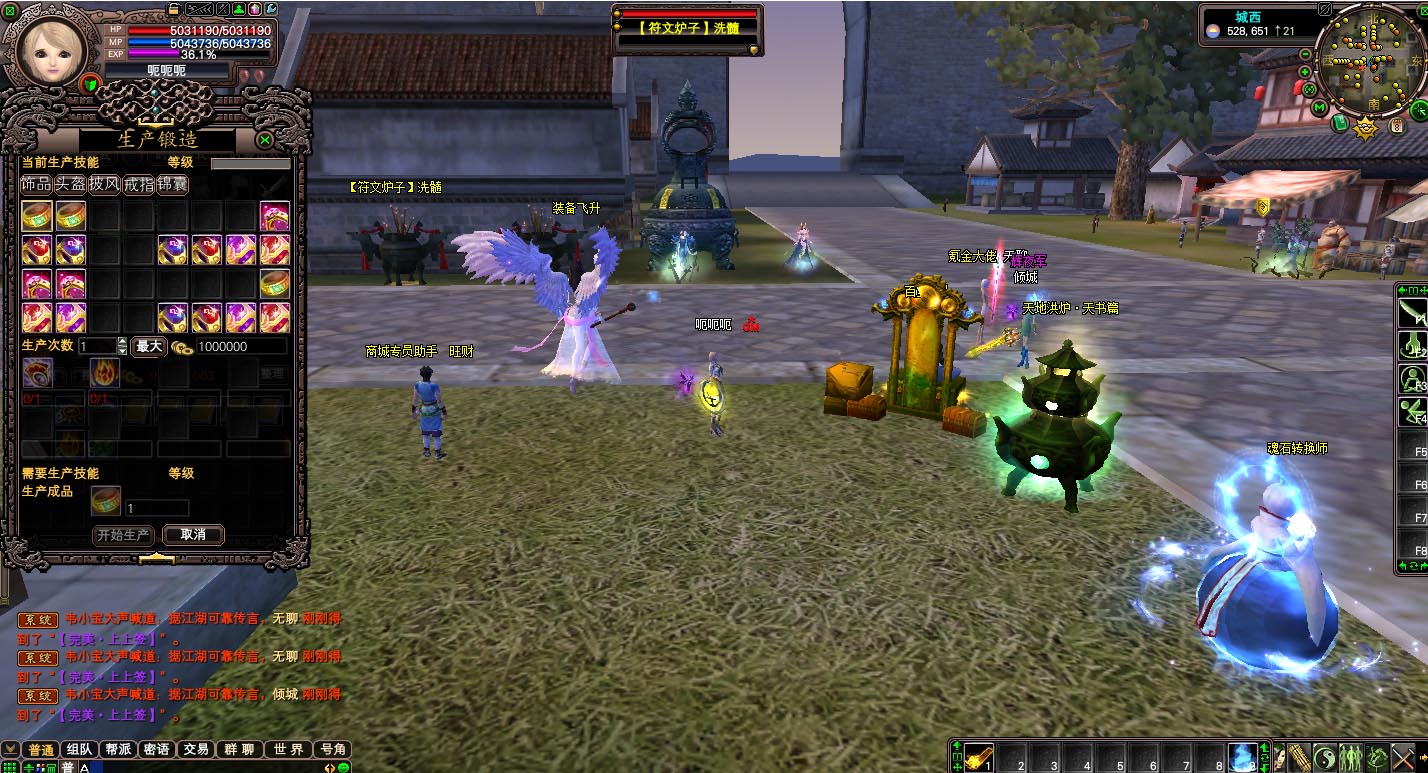The width and height of the screenshot is (1428, 773).
Task: Open the 头盔 helmet category tab
Action: point(70,184)
